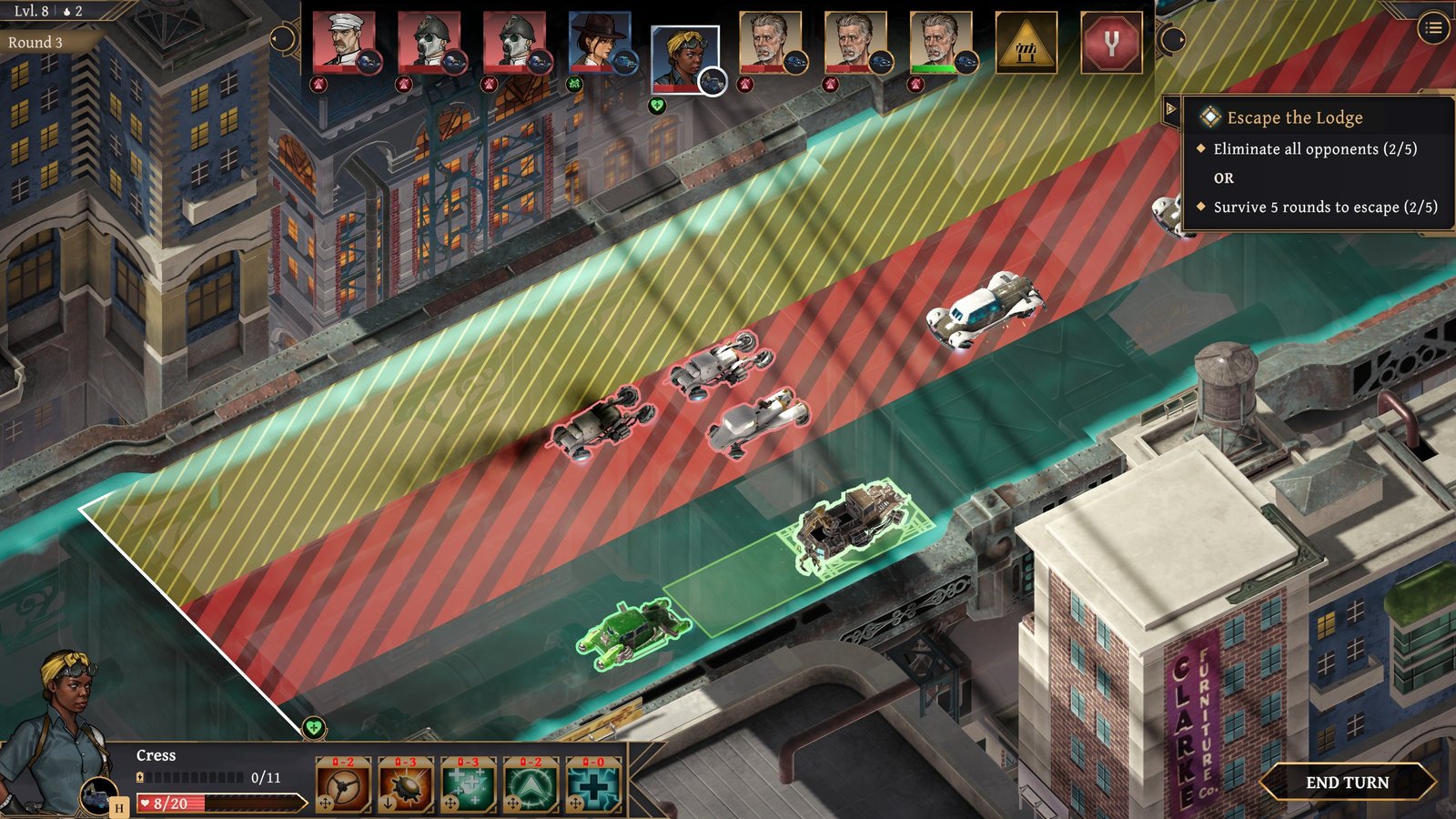Shift the turn order bar left
The height and width of the screenshot is (819, 1456).
pos(283,39)
